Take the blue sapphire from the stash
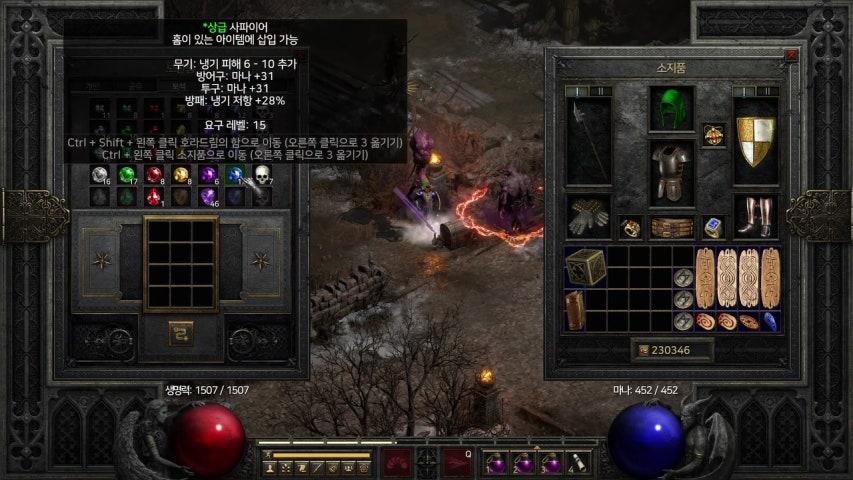Image resolution: width=853 pixels, height=480 pixels. coord(234,175)
